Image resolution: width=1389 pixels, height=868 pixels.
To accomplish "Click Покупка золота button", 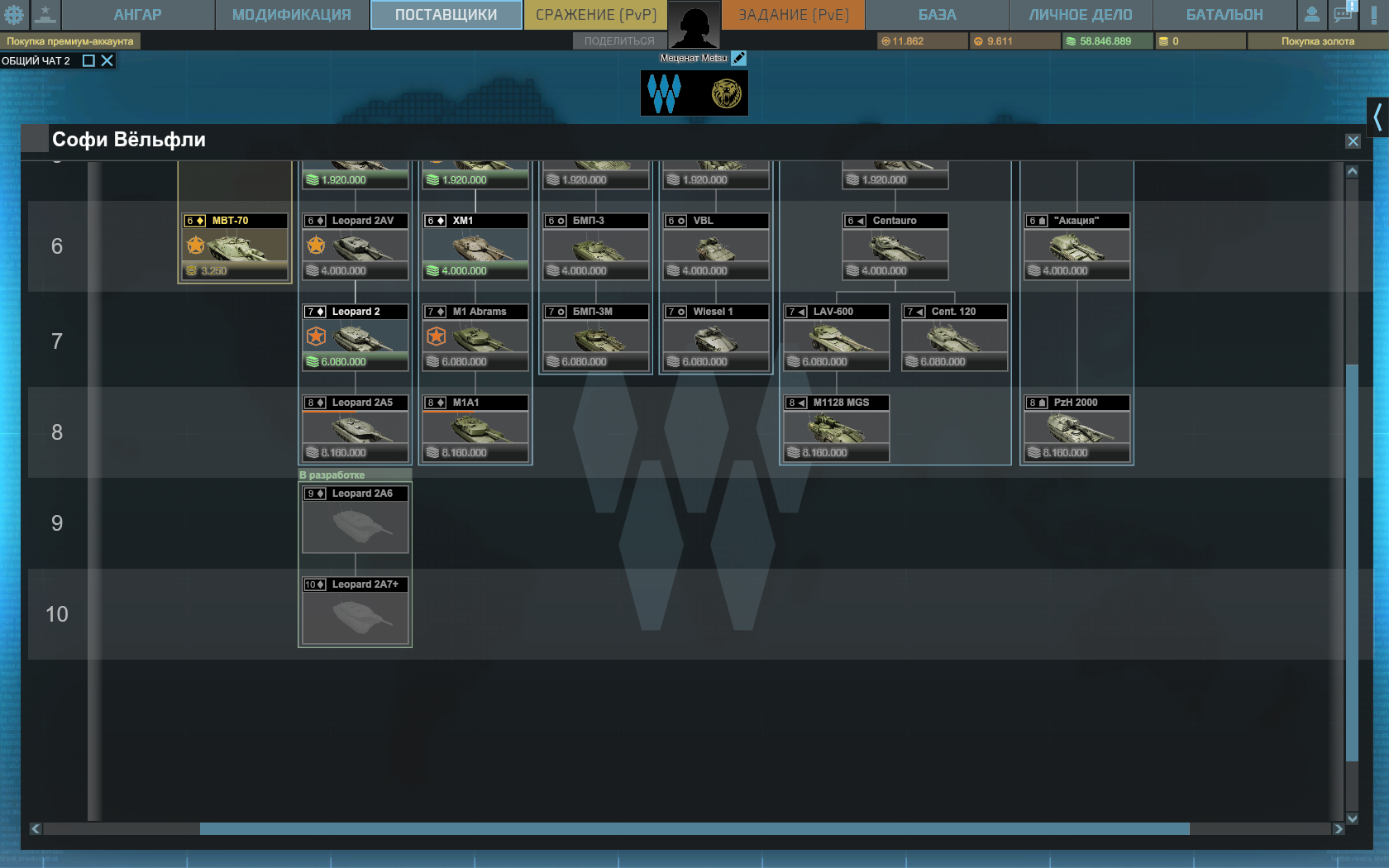I will pyautogui.click(x=1317, y=41).
